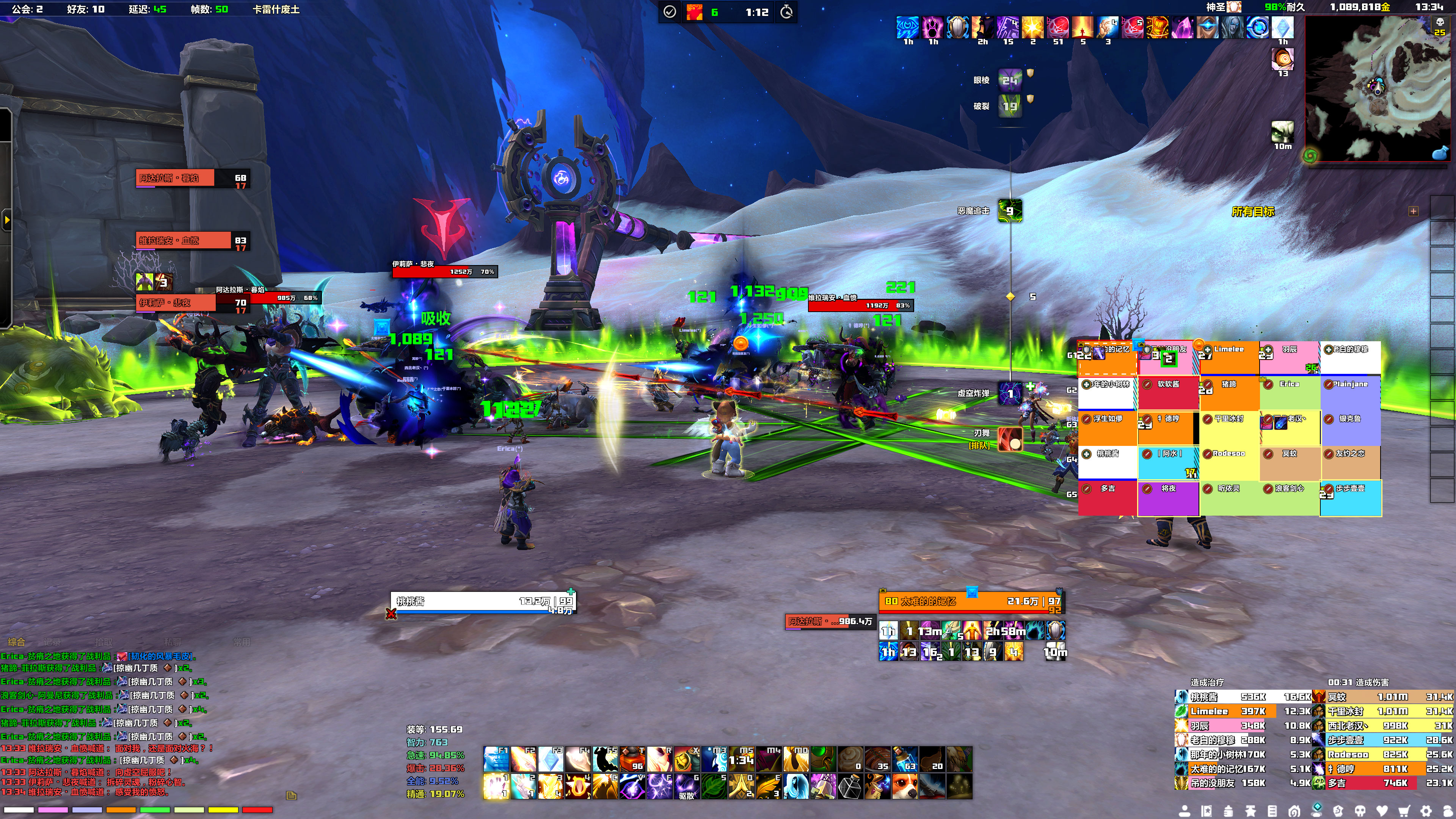1456x819 pixels.
Task: Select boss frame 维拉瑞安·血愤
Action: [x=175, y=241]
